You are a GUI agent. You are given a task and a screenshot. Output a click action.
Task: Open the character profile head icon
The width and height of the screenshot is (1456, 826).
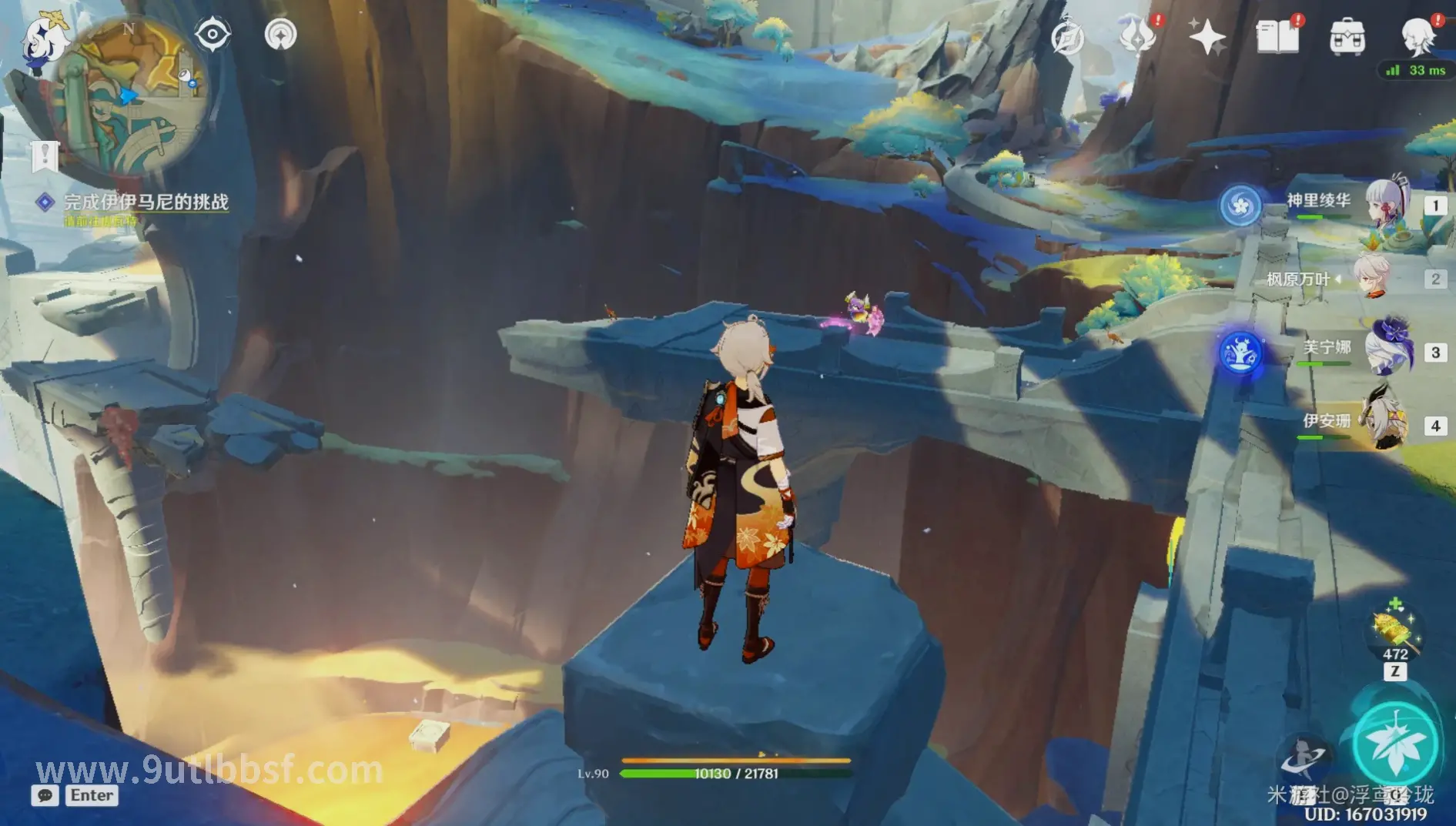1417,36
